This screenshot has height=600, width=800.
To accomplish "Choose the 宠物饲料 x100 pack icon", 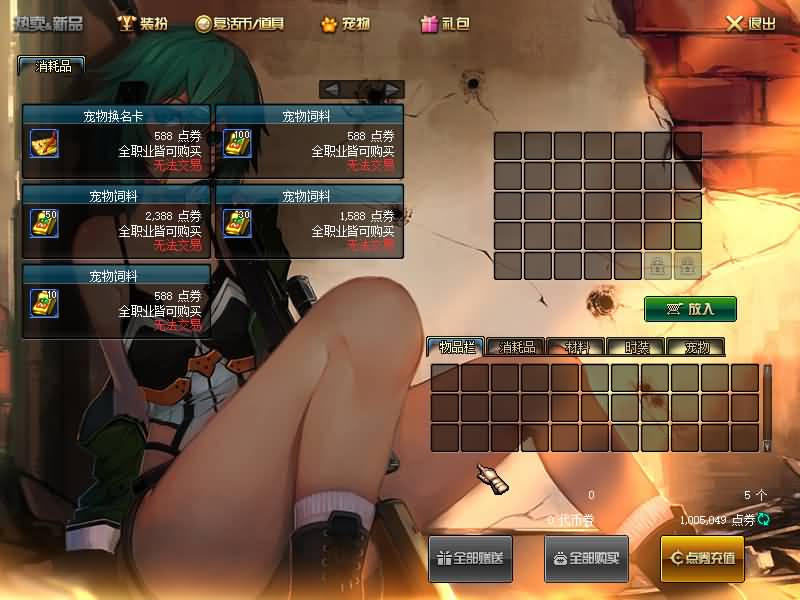I will pyautogui.click(x=237, y=144).
